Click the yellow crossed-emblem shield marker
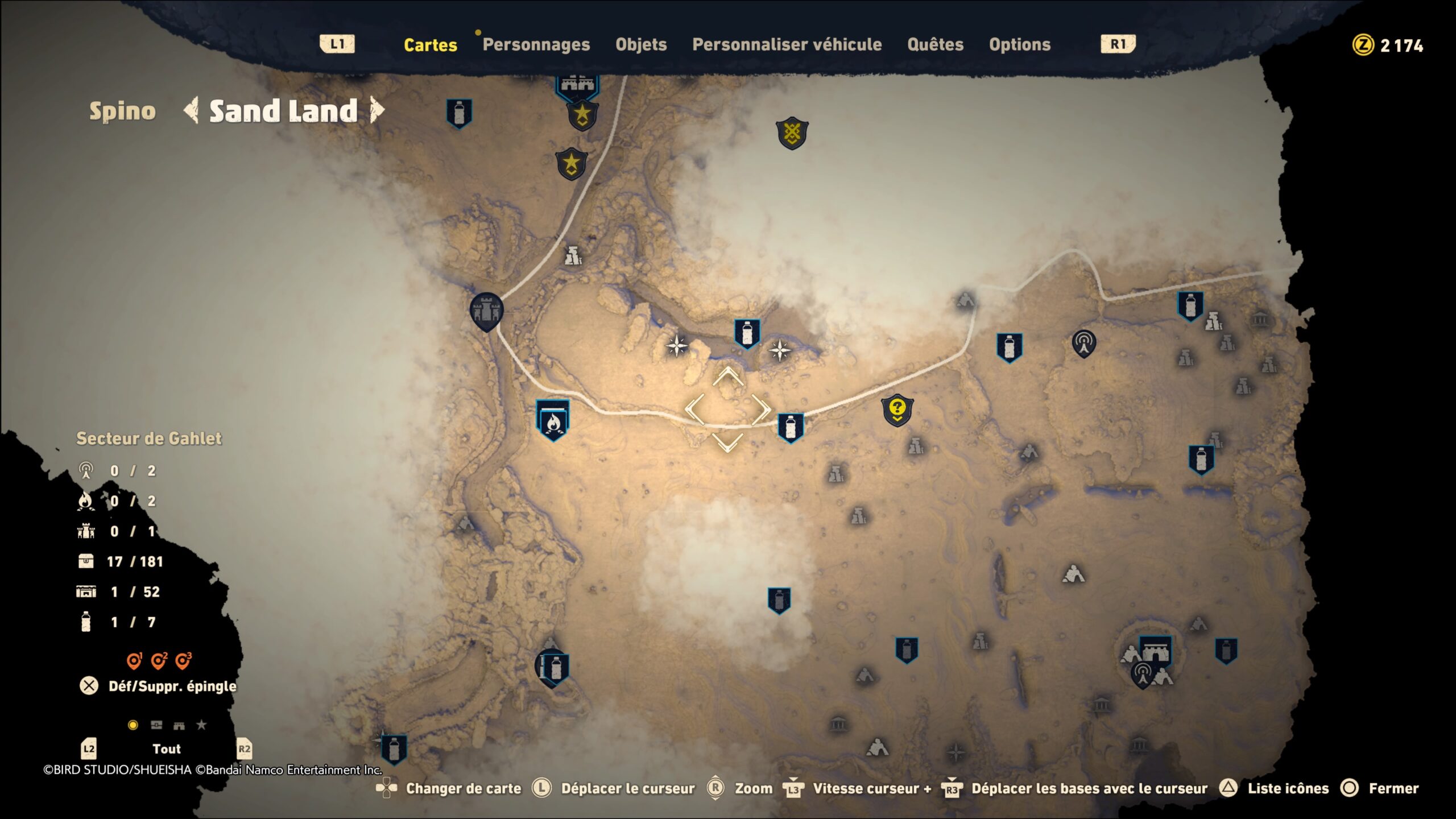 [x=792, y=134]
